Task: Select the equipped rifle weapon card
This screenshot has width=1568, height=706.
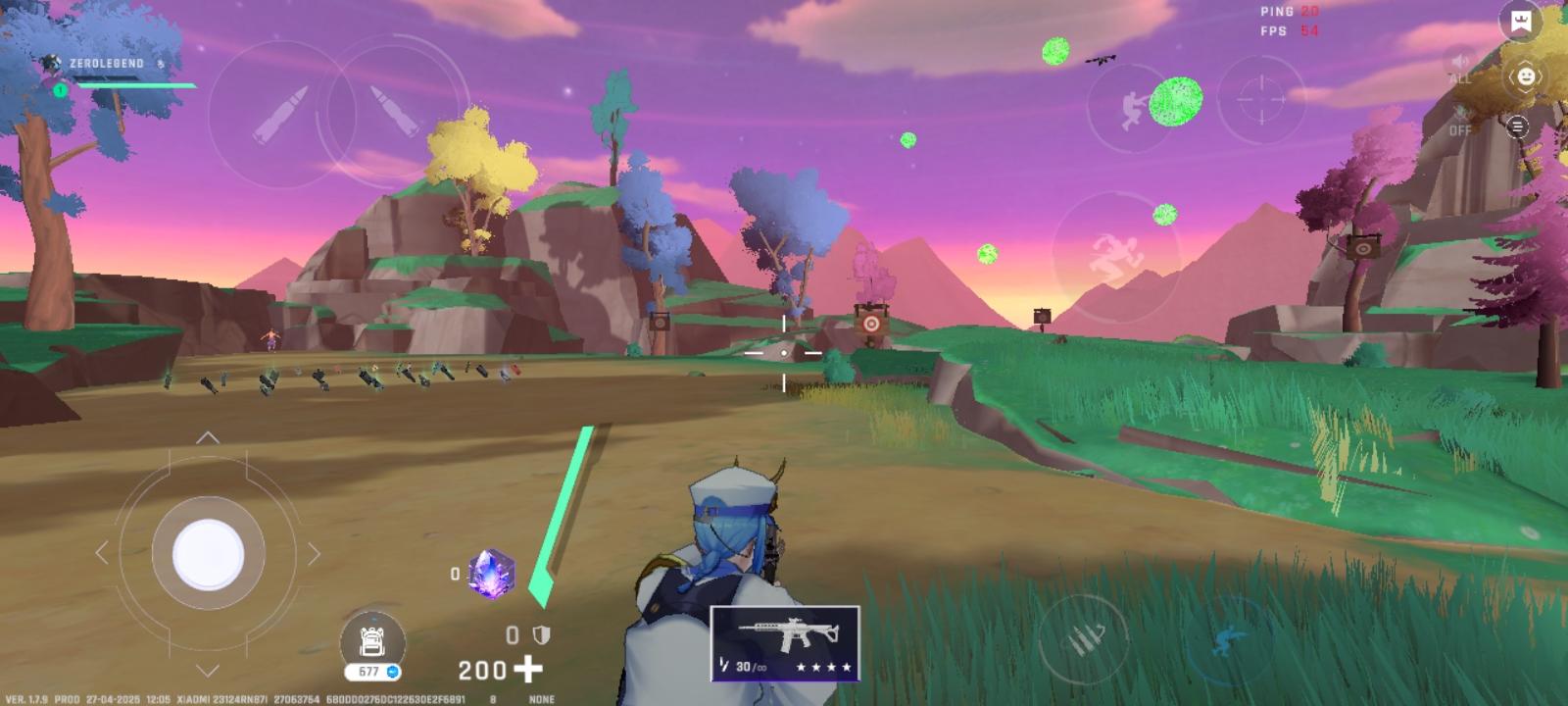Action: pos(784,642)
